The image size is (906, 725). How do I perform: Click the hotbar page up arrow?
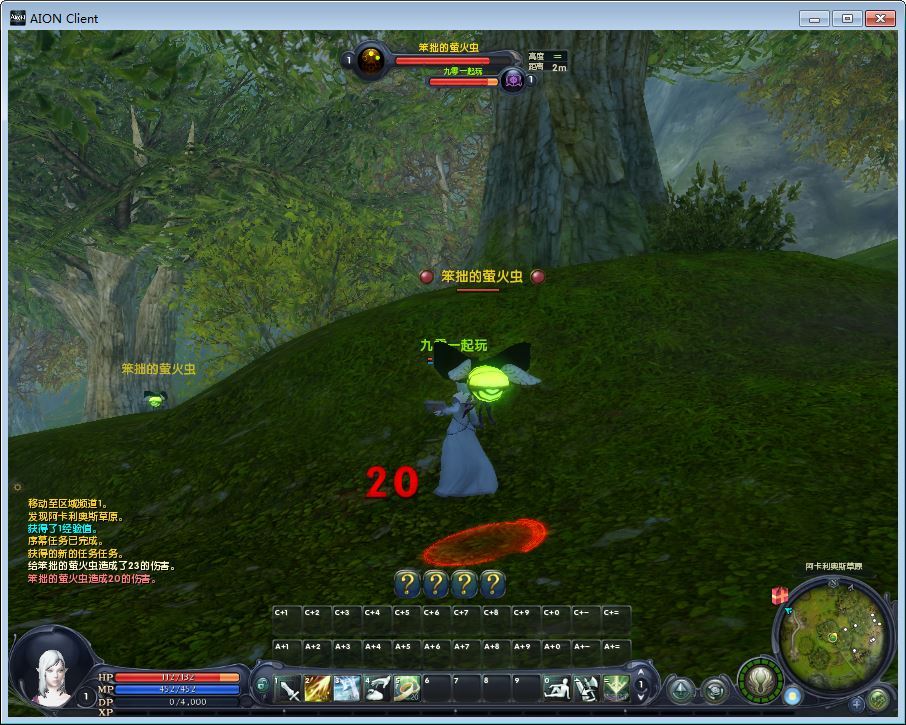tap(642, 677)
